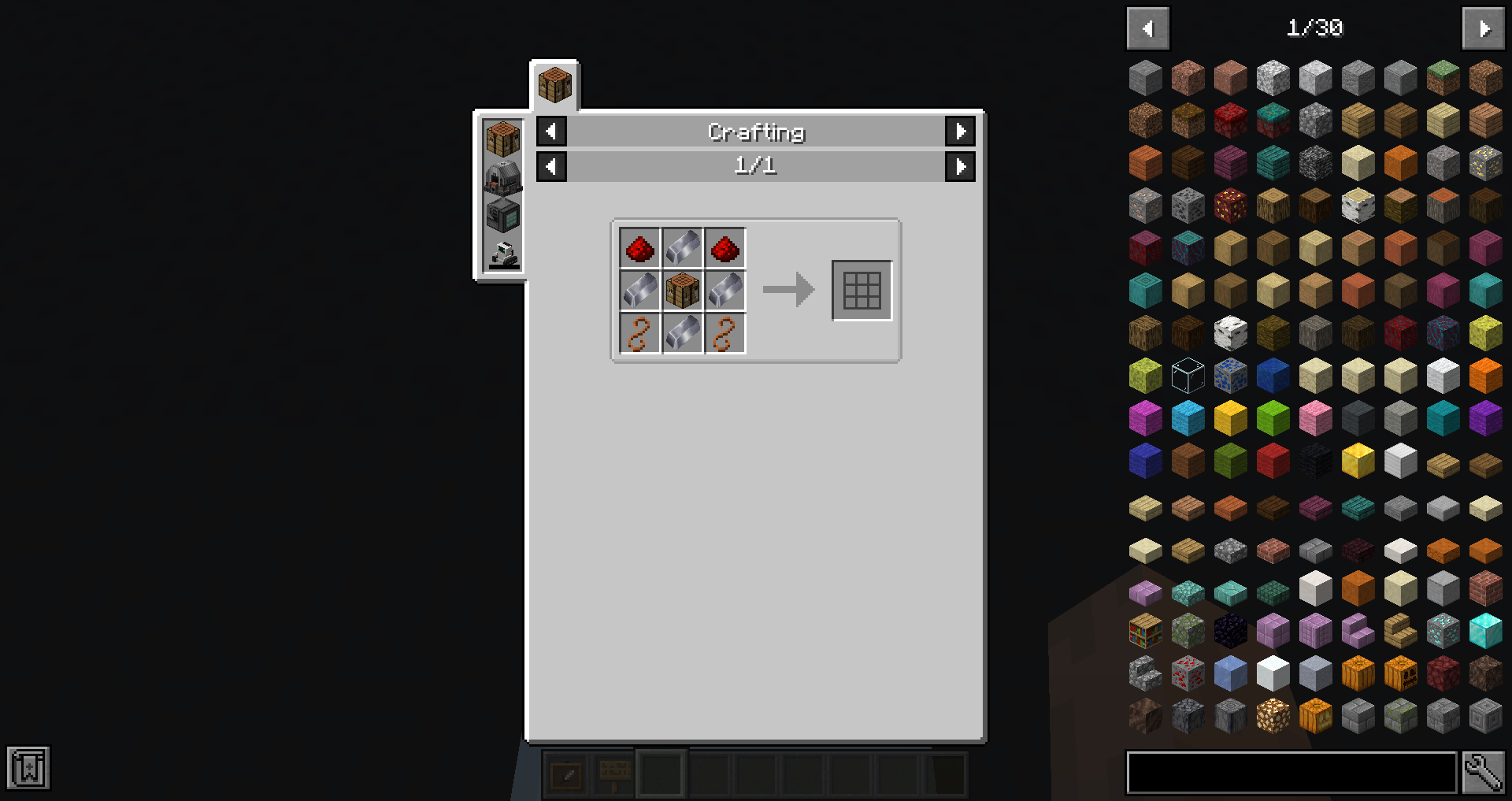Click the iron ingot in center-left slot
Screen dimensions: 1512x801
pyautogui.click(x=639, y=290)
